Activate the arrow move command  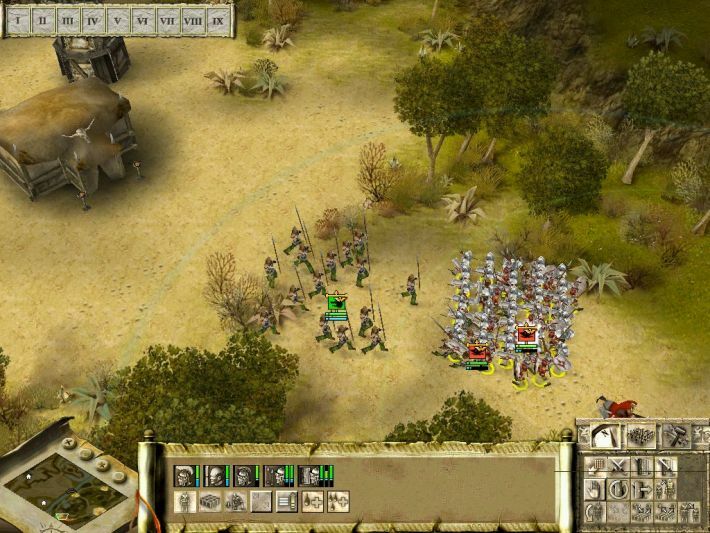pos(642,489)
